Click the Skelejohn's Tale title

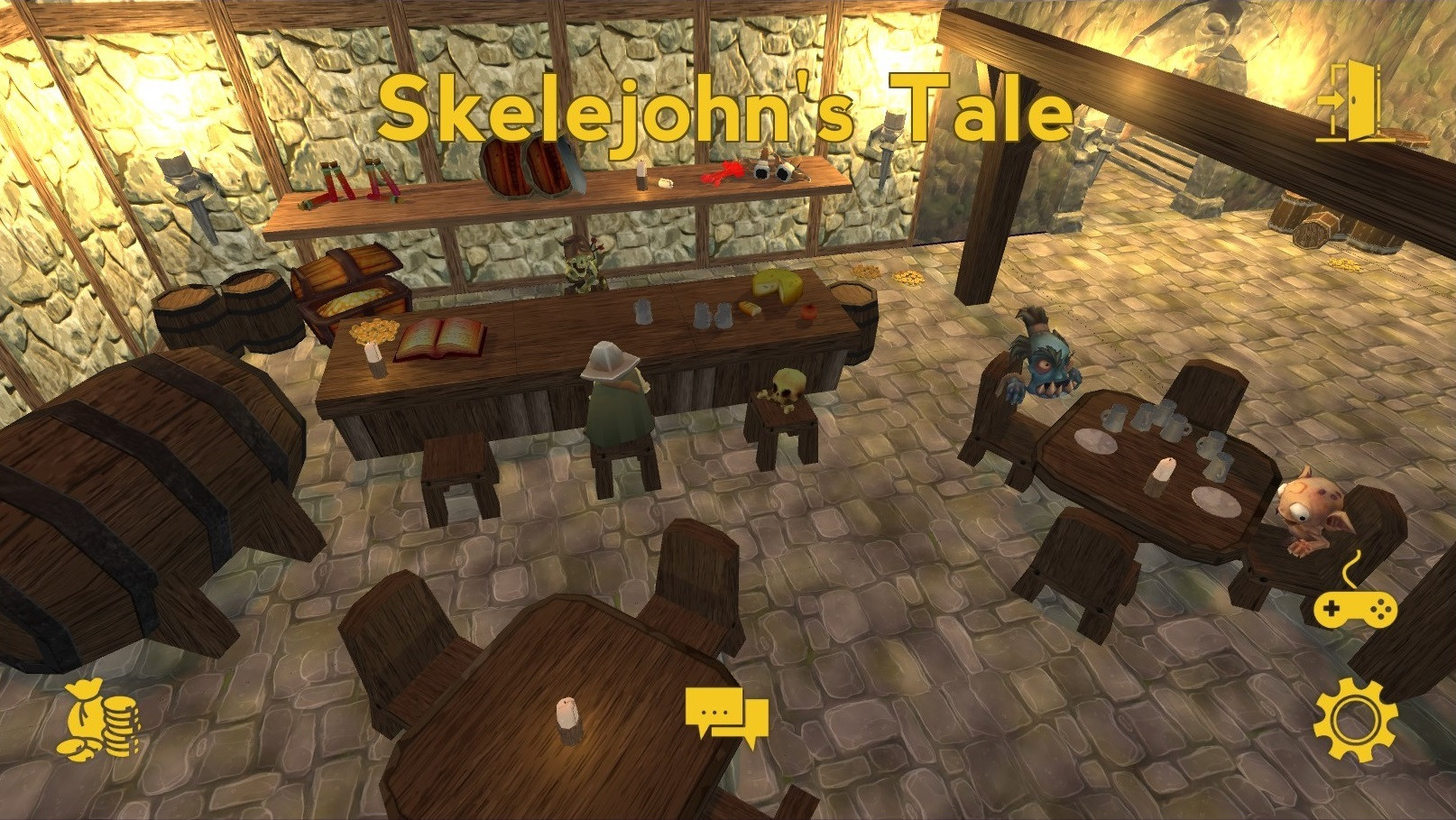coord(726,108)
